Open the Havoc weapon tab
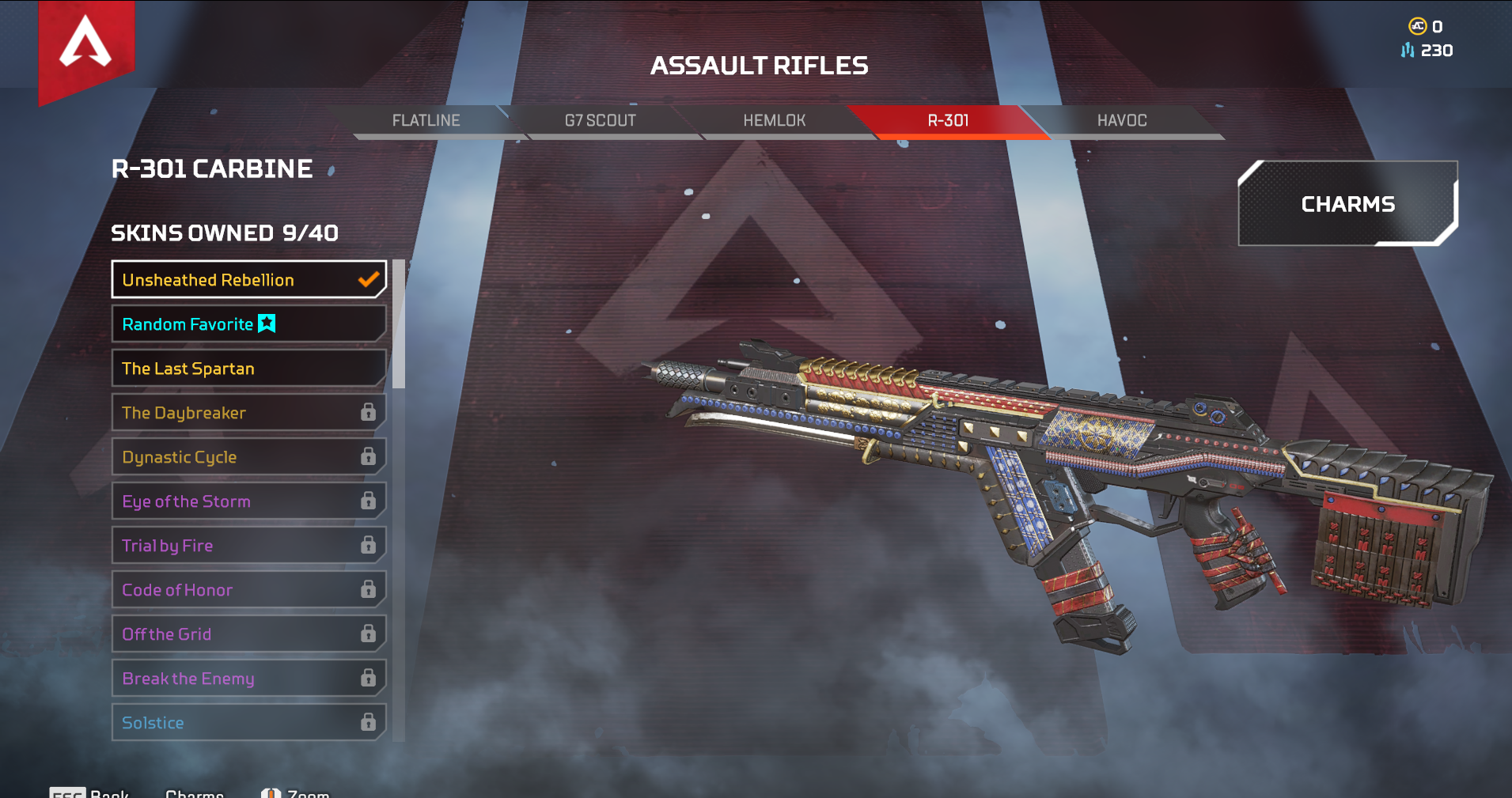Image resolution: width=1512 pixels, height=798 pixels. (x=1122, y=120)
